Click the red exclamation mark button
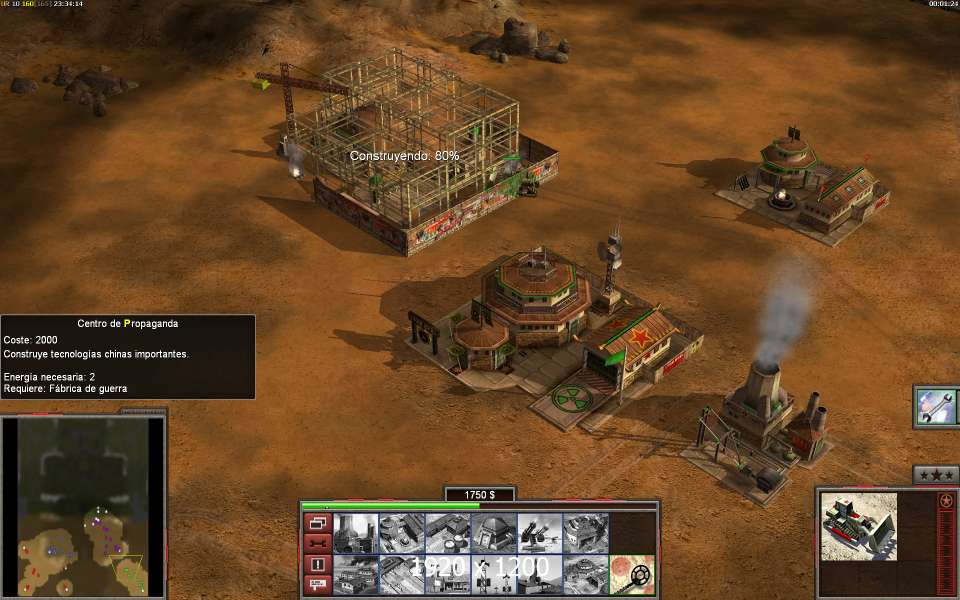Image resolution: width=960 pixels, height=600 pixels. click(x=318, y=564)
